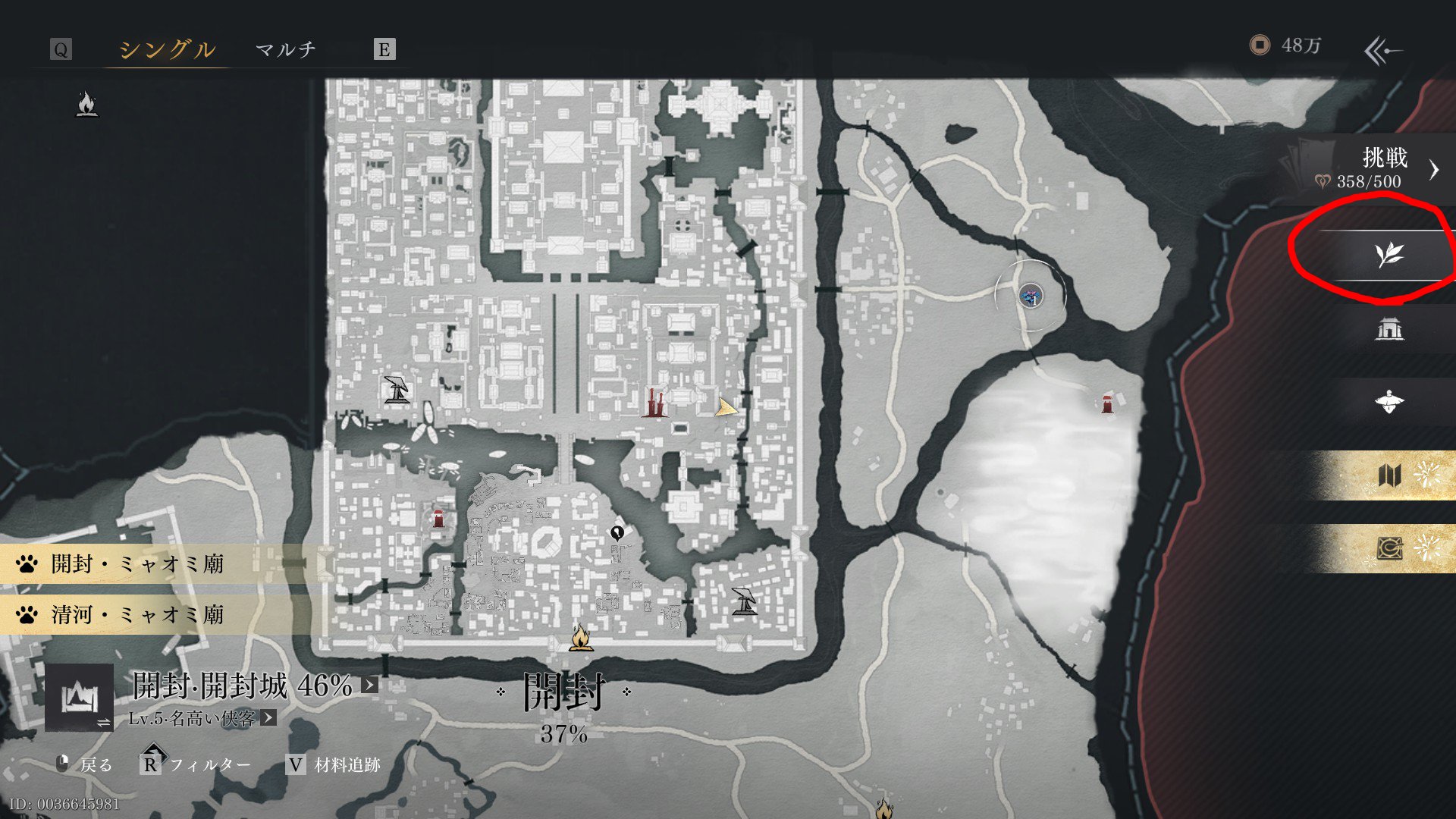Click the flame icon in the top-left corner
1456x819 pixels.
(87, 104)
